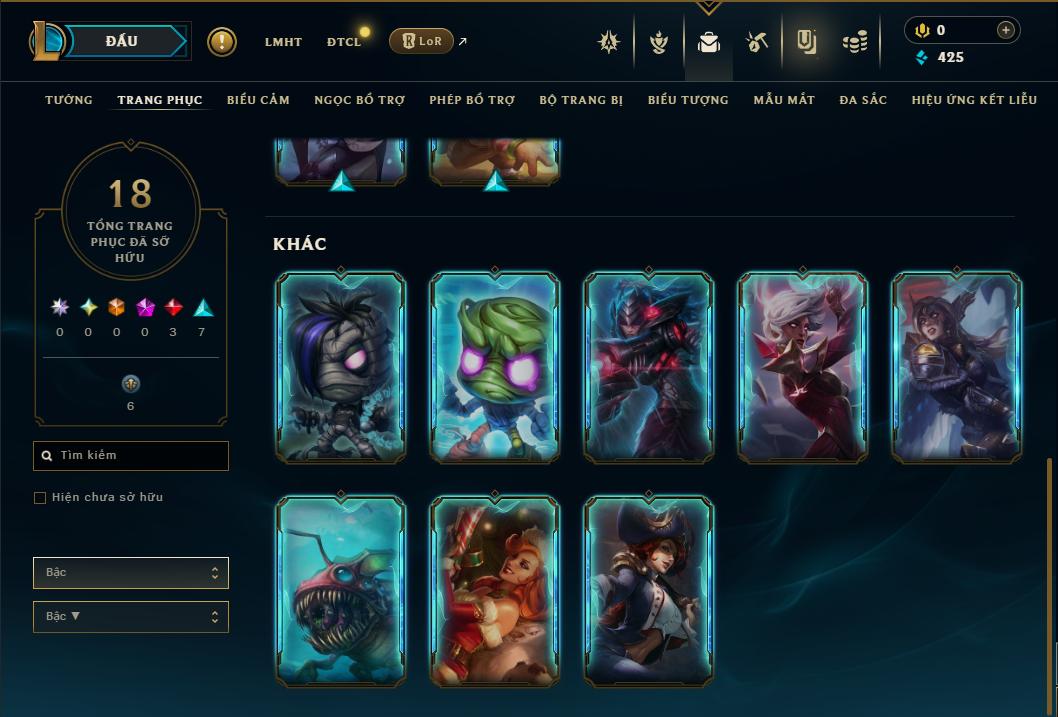Select the PHÉP BỔ TRỢ tab

[x=472, y=100]
